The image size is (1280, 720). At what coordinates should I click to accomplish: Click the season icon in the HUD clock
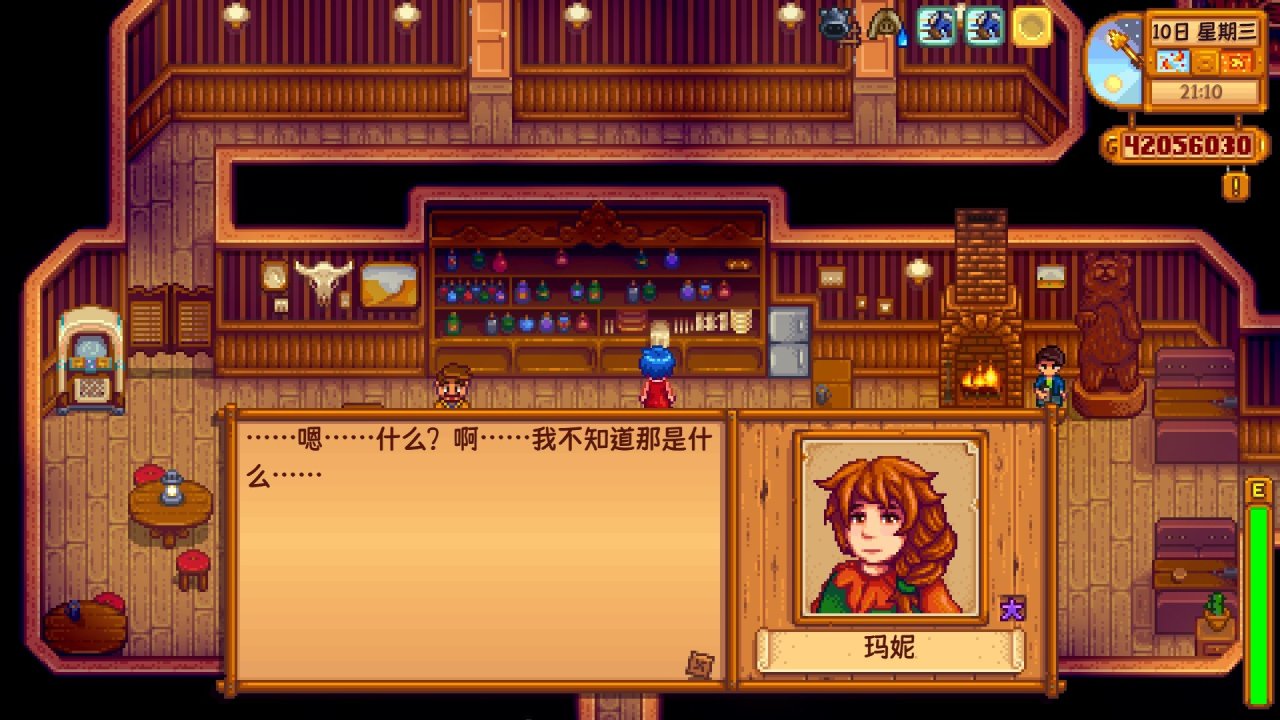click(1206, 60)
